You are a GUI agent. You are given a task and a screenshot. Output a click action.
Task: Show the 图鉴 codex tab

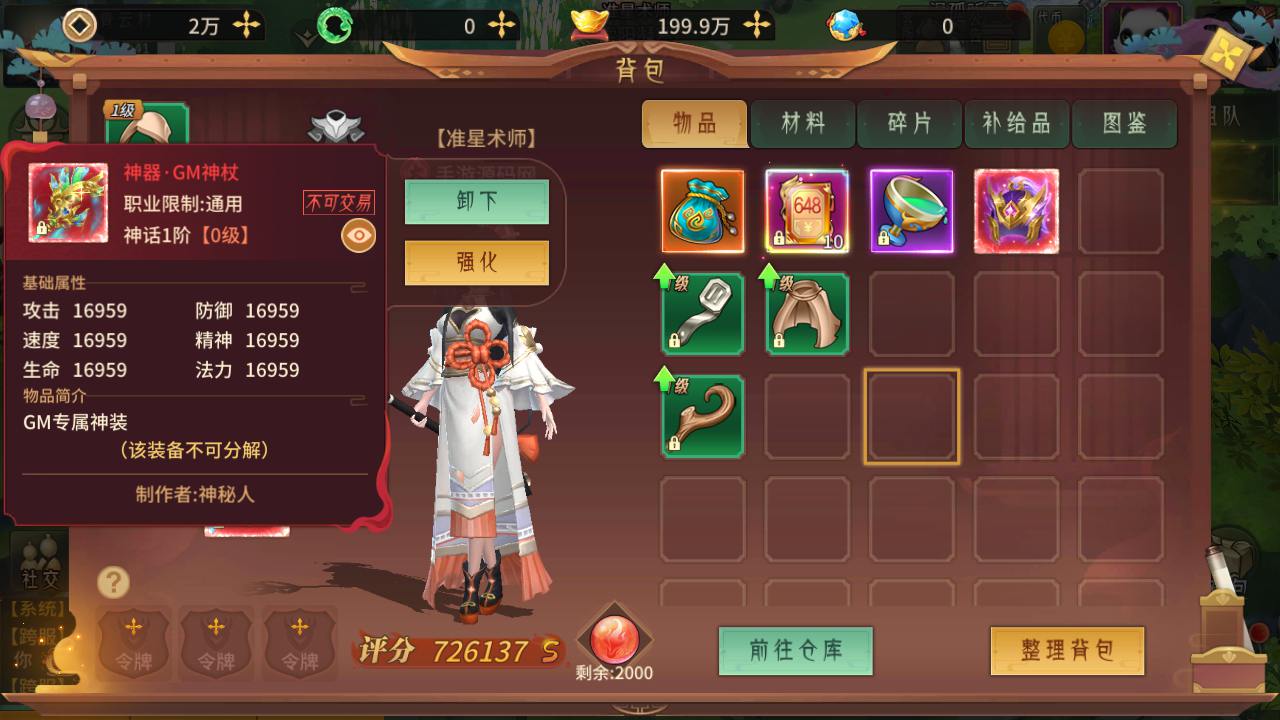pyautogui.click(x=1124, y=124)
